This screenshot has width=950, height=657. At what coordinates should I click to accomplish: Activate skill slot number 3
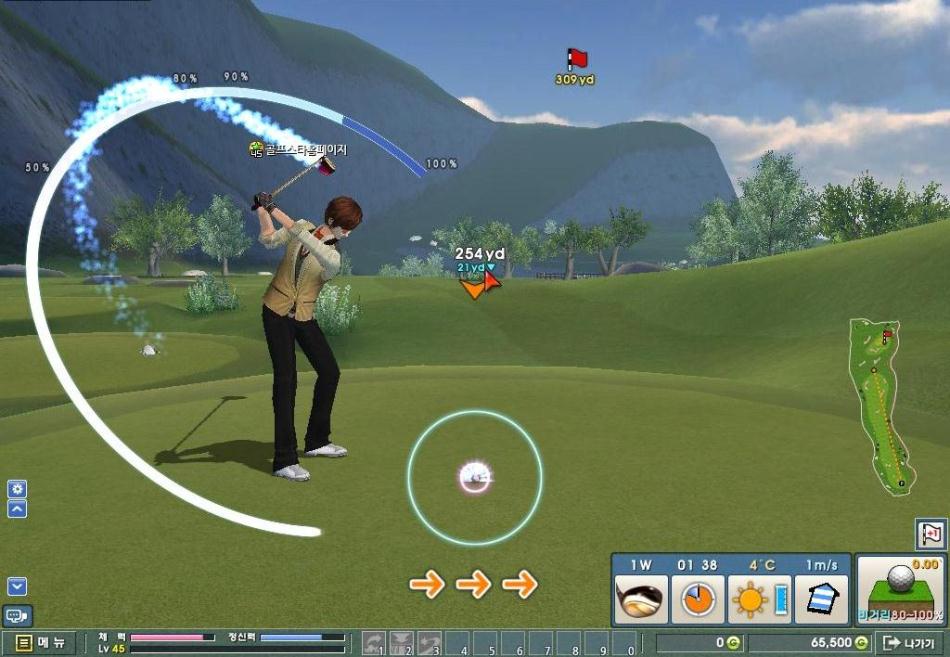coord(430,643)
